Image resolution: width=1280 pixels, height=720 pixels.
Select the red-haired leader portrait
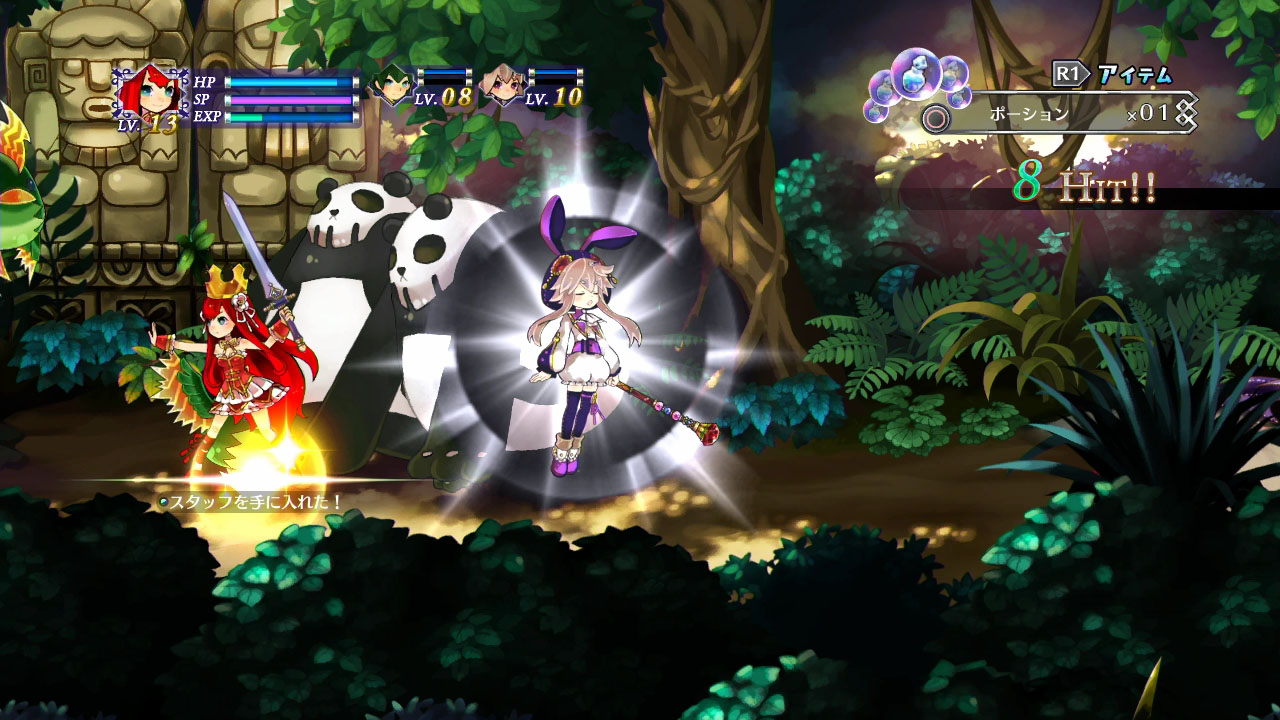tap(148, 94)
